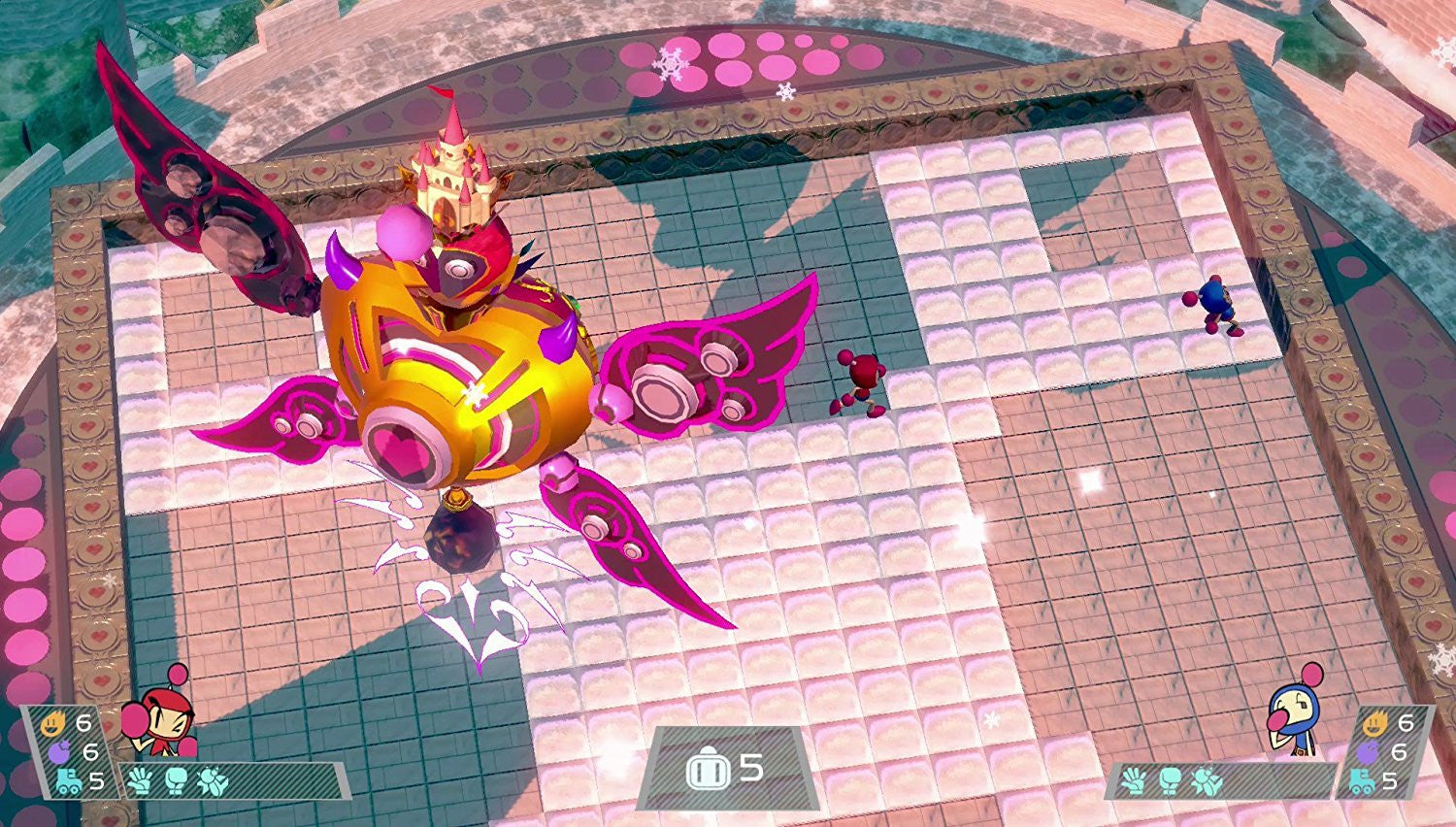The image size is (1456, 827).
Task: Select Red Bomber's purple bomb icon
Action: 58,751
